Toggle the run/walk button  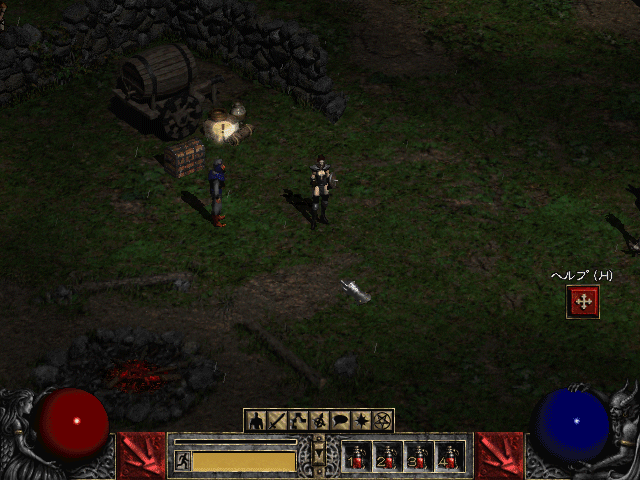pos(183,460)
